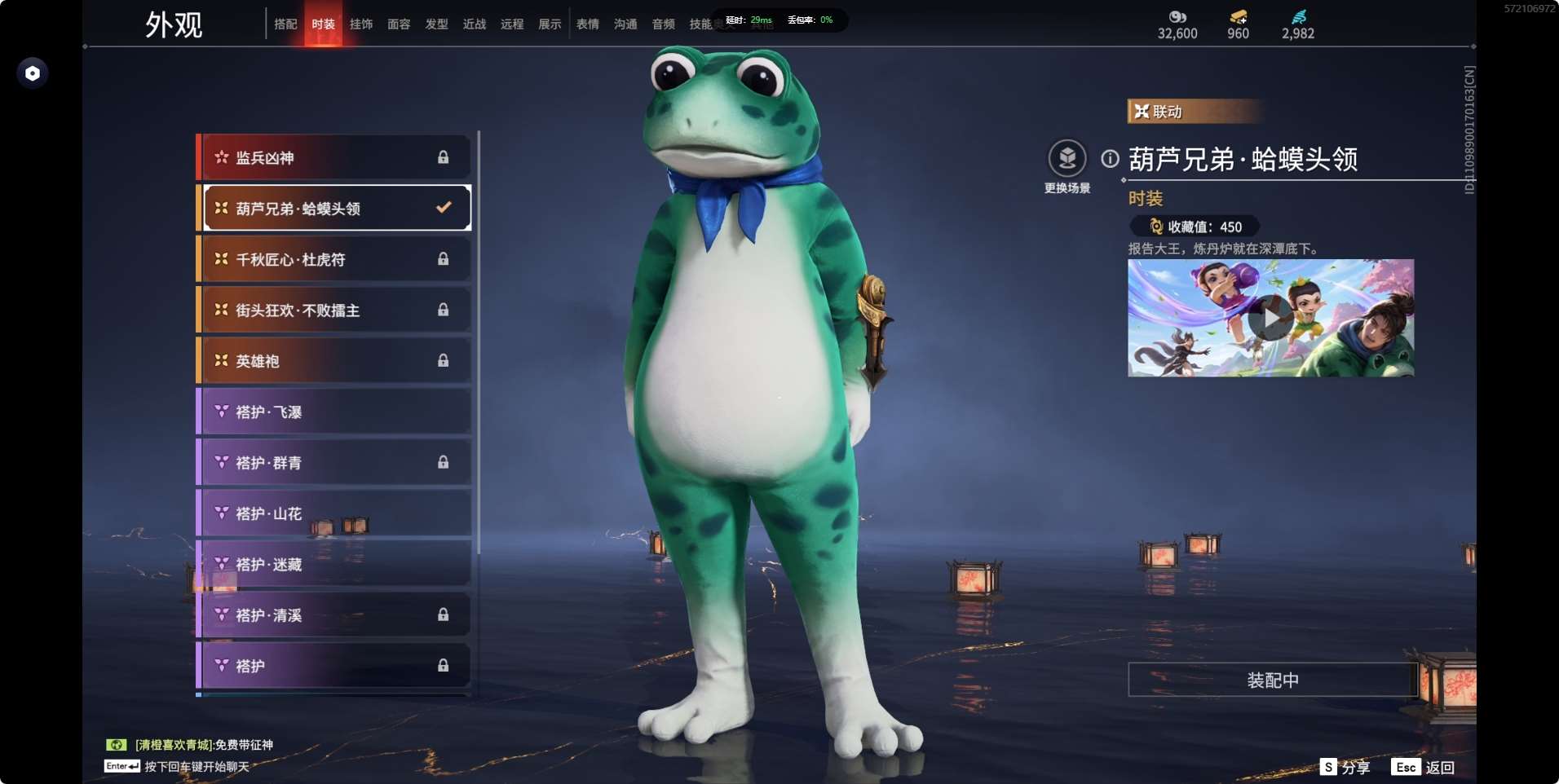Switch to the 发型 tab
1559x784 pixels.
(437, 24)
